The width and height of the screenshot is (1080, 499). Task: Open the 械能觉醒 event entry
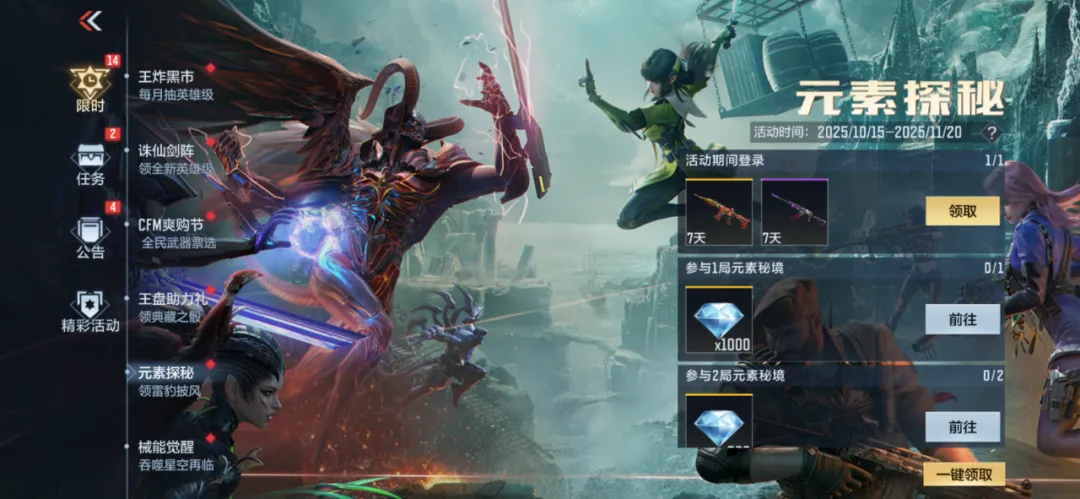click(x=176, y=455)
